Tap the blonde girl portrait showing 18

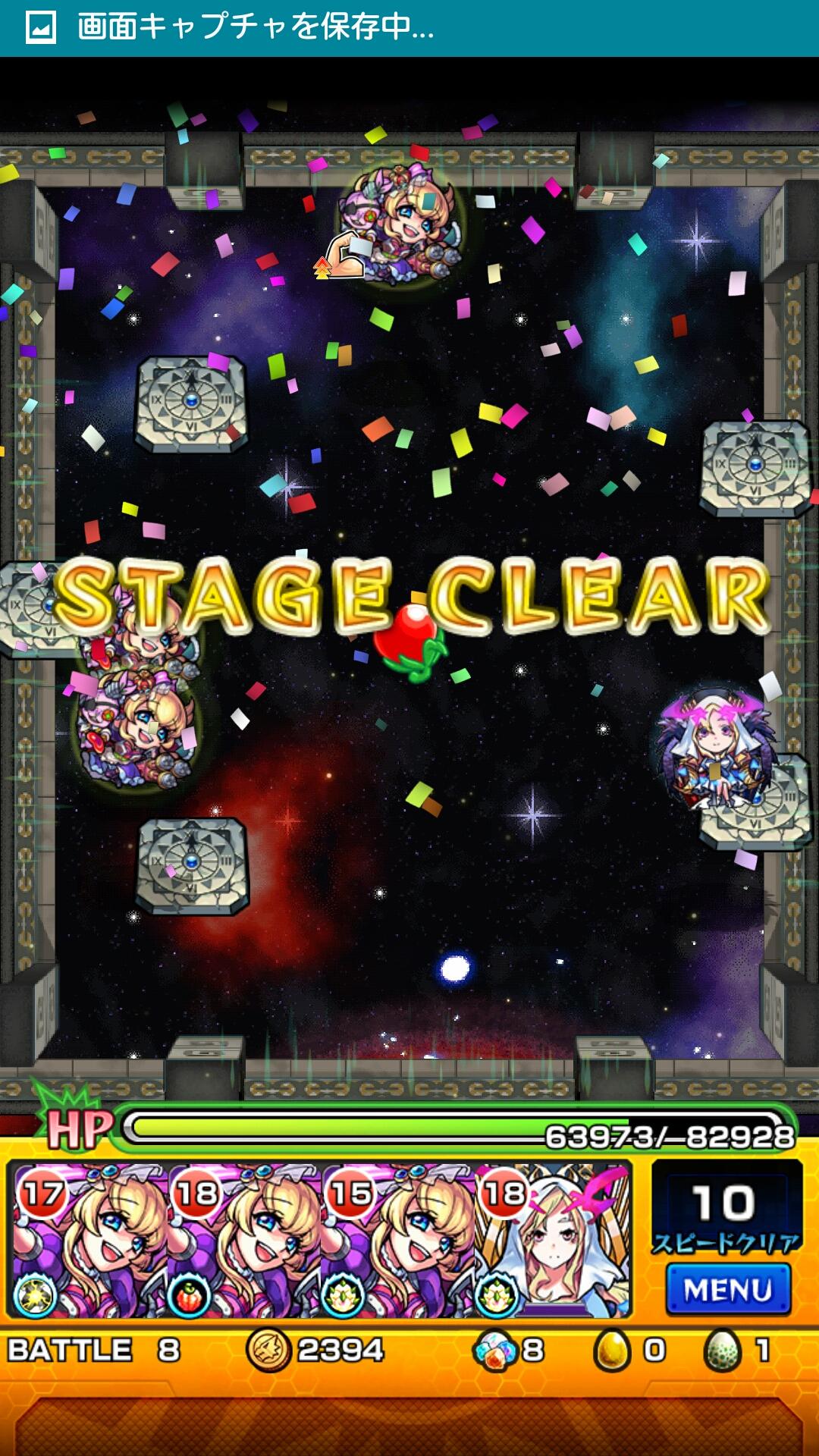tap(243, 1241)
